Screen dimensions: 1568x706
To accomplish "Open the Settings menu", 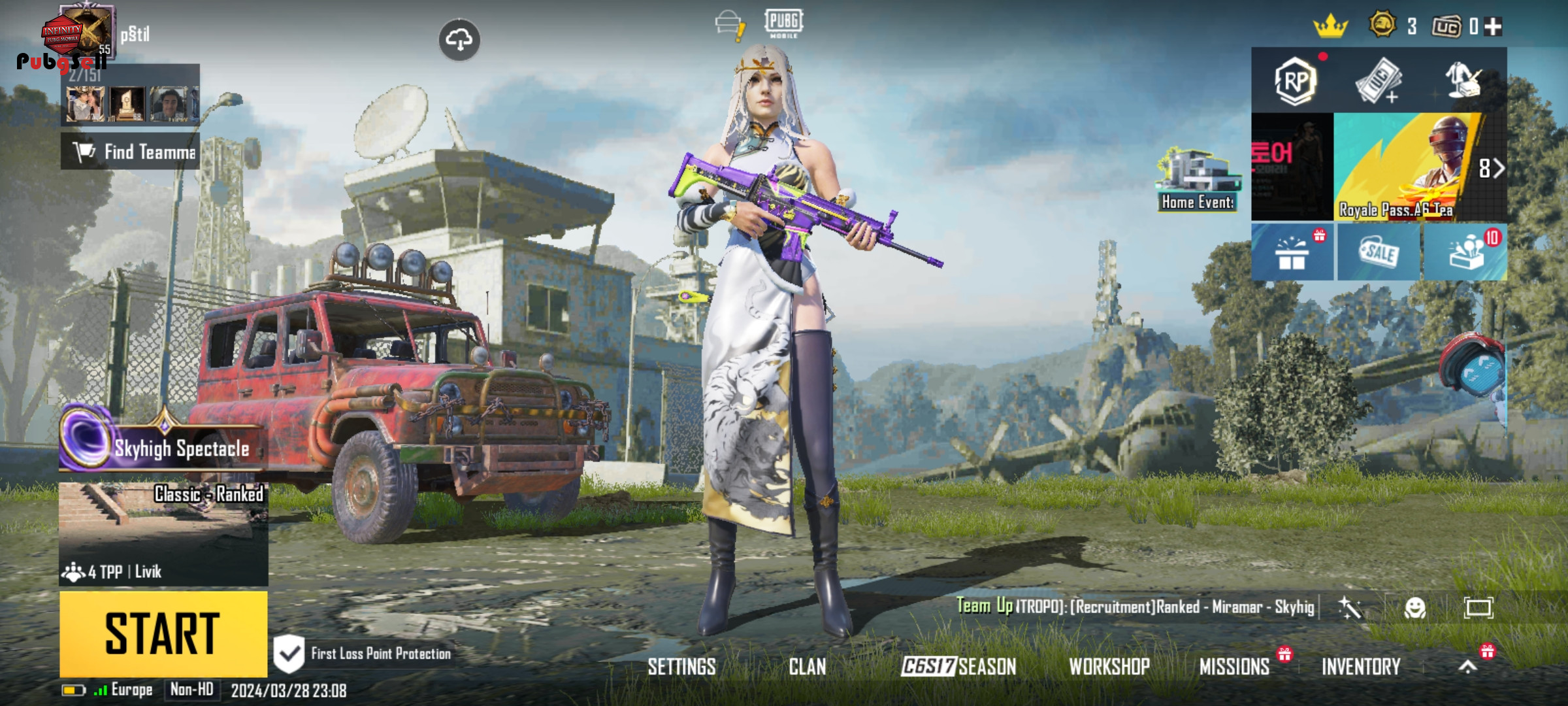I will [x=681, y=667].
